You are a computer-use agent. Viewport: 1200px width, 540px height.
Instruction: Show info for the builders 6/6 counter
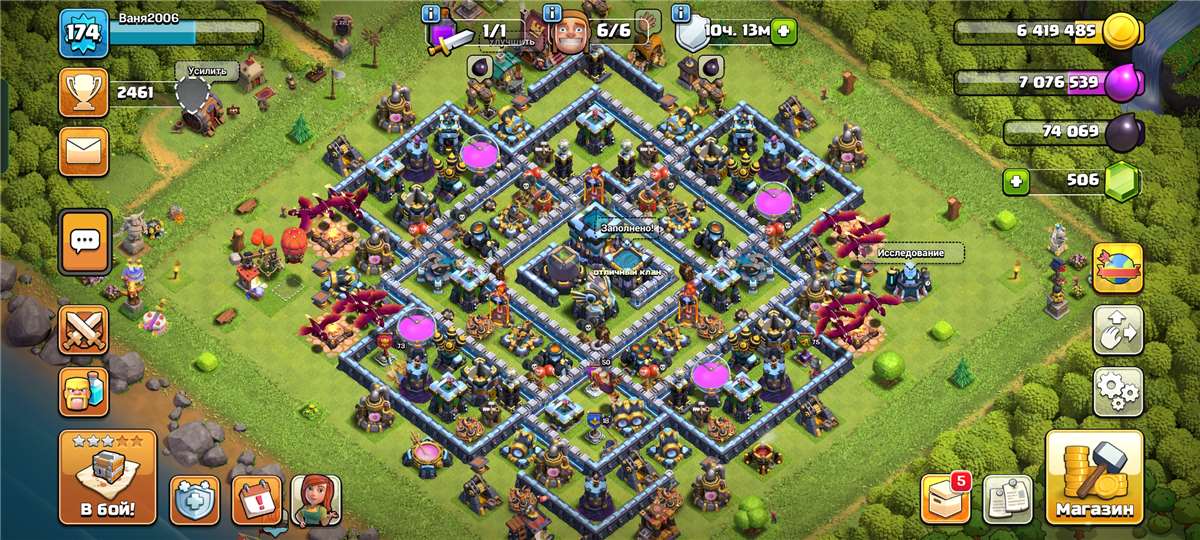pyautogui.click(x=551, y=14)
